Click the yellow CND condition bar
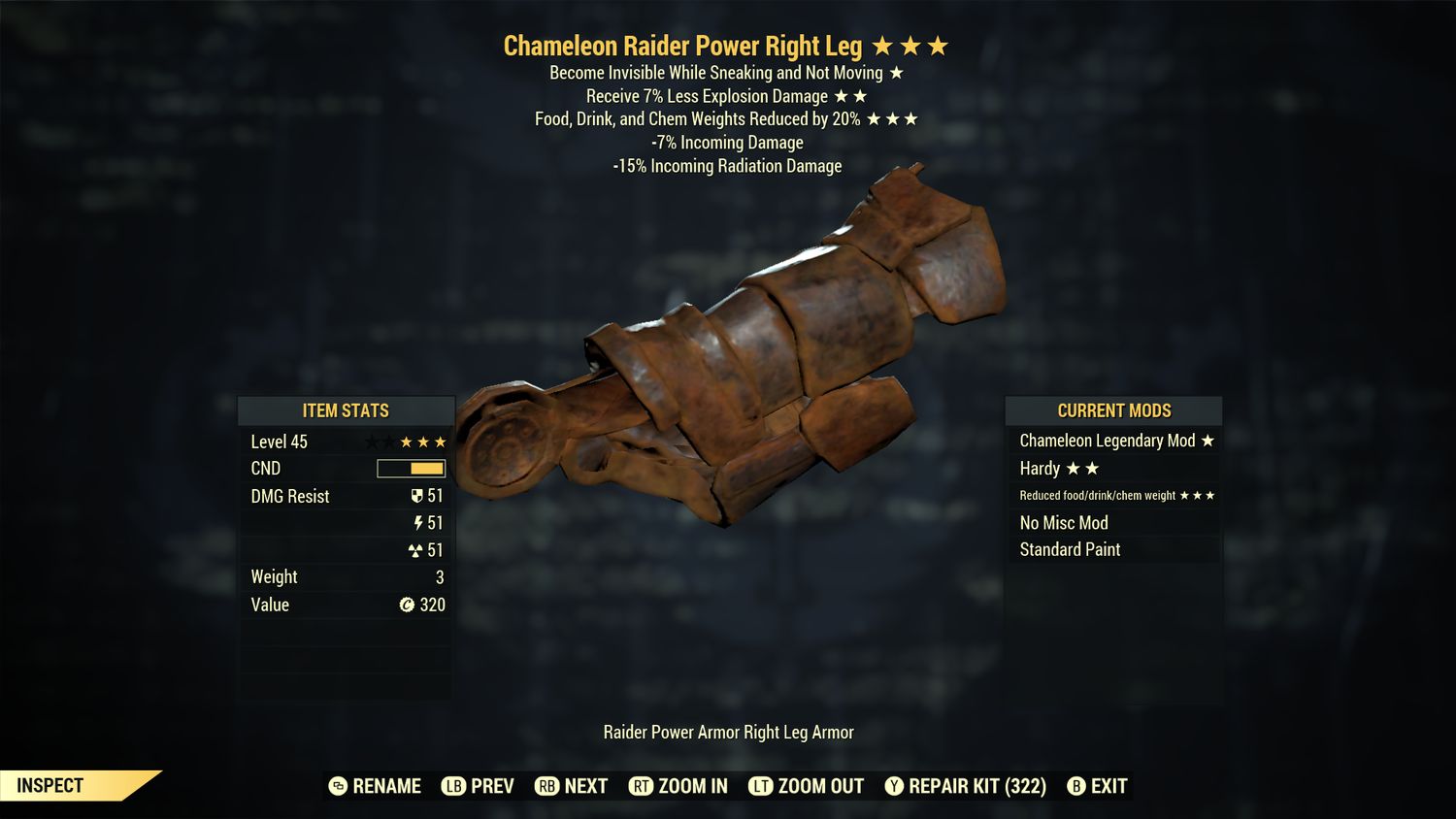Image resolution: width=1456 pixels, height=819 pixels. tap(411, 468)
